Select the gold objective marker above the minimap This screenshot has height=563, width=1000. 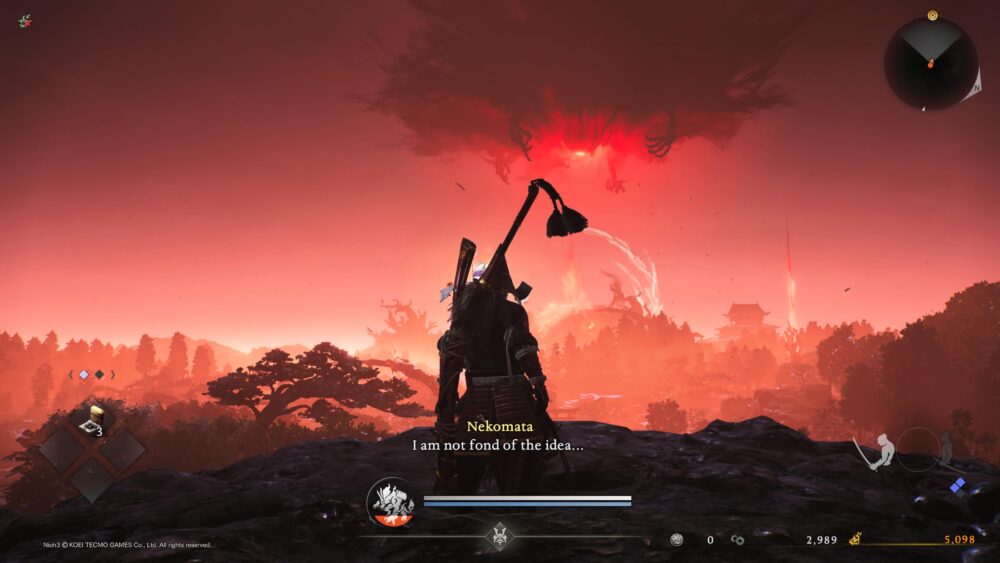[x=932, y=15]
